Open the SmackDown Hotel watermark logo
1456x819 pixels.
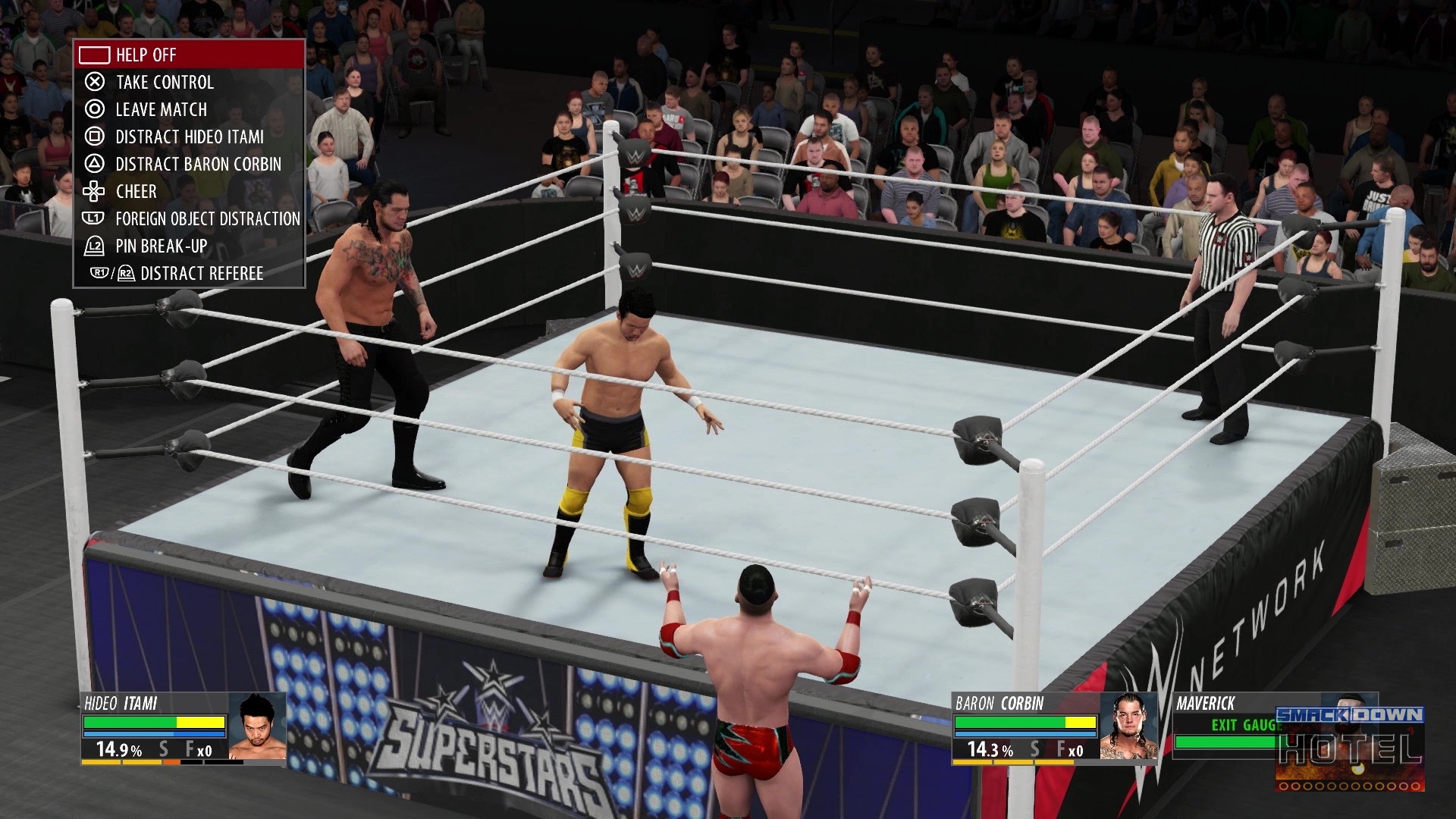[x=1349, y=747]
